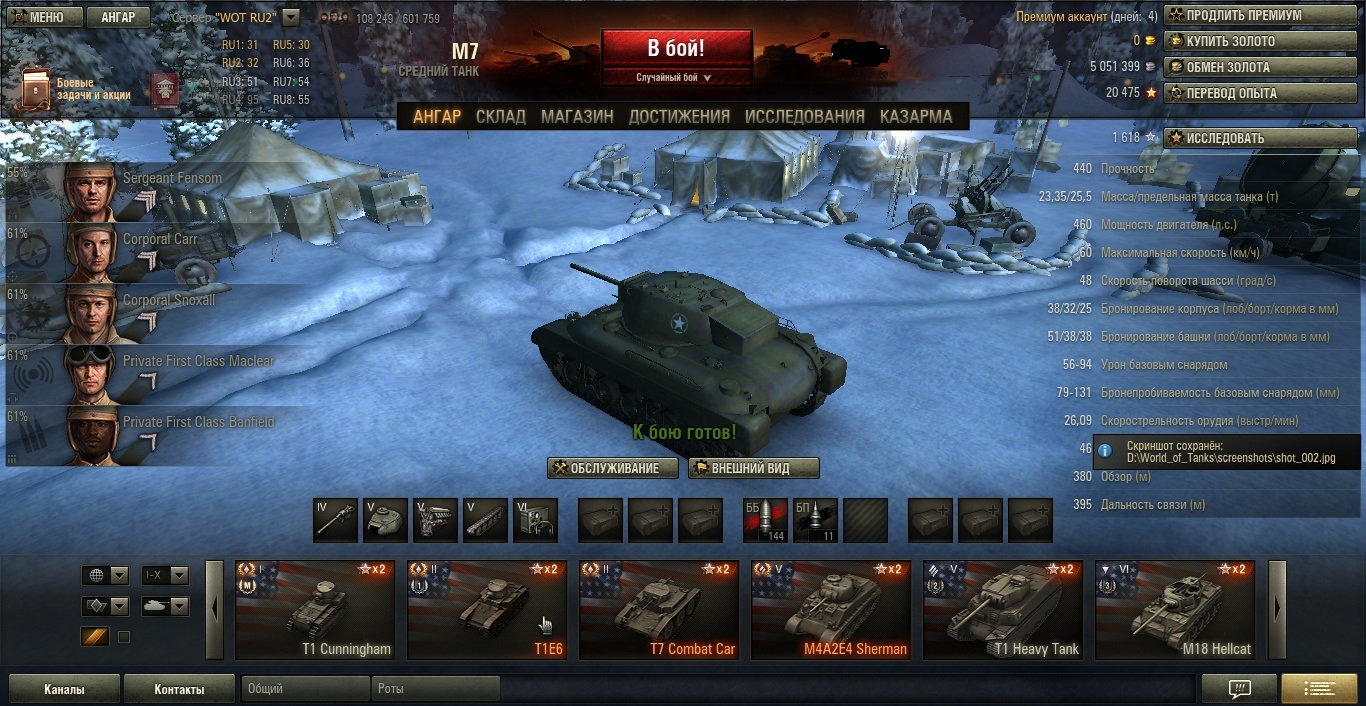This screenshot has width=1366, height=706.
Task: Select the M18 Hellcat in carousel
Action: click(x=1175, y=610)
